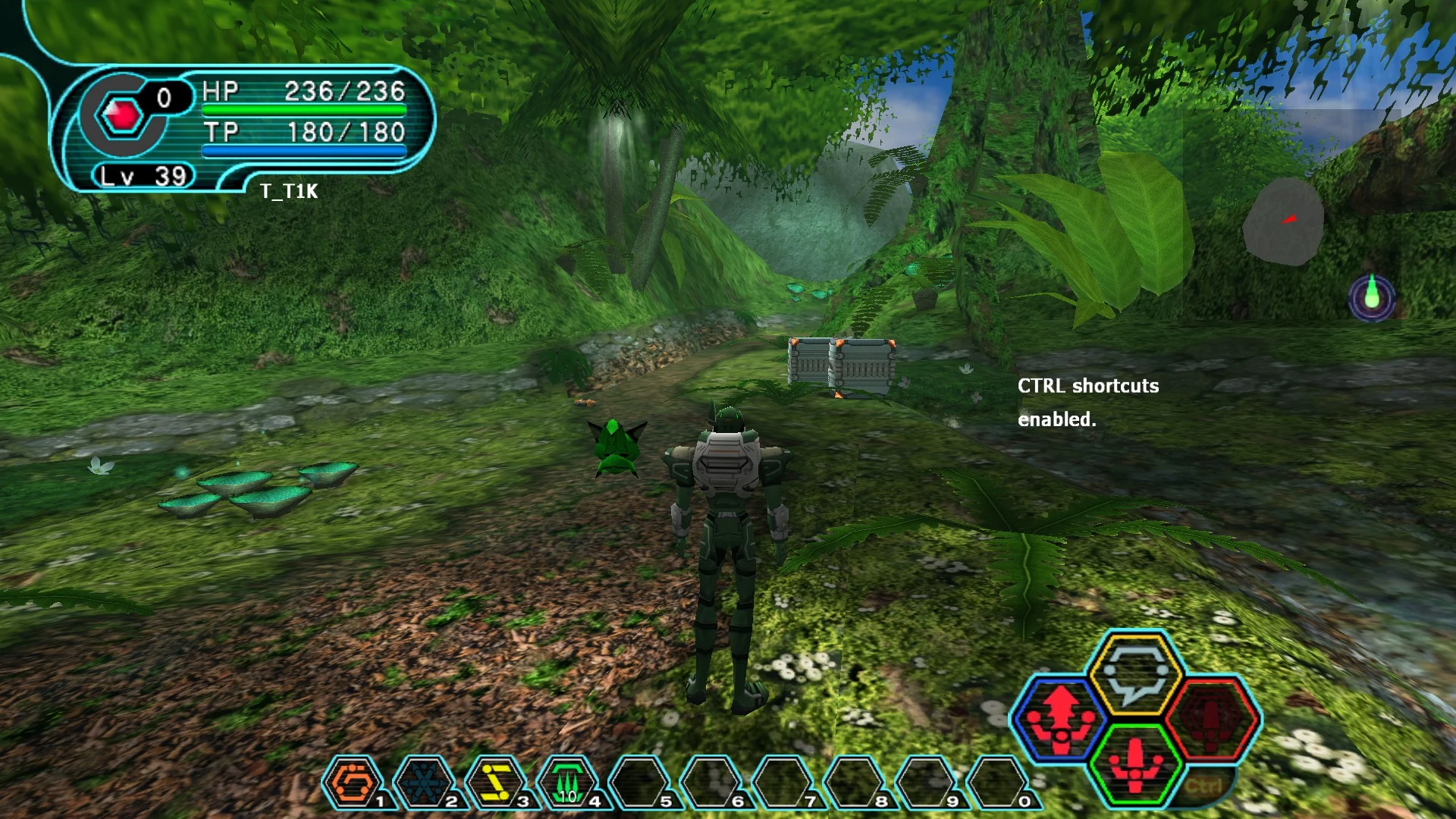Use the yellow S-shaped icon in slot 3
This screenshot has width=1456, height=819.
pyautogui.click(x=496, y=783)
